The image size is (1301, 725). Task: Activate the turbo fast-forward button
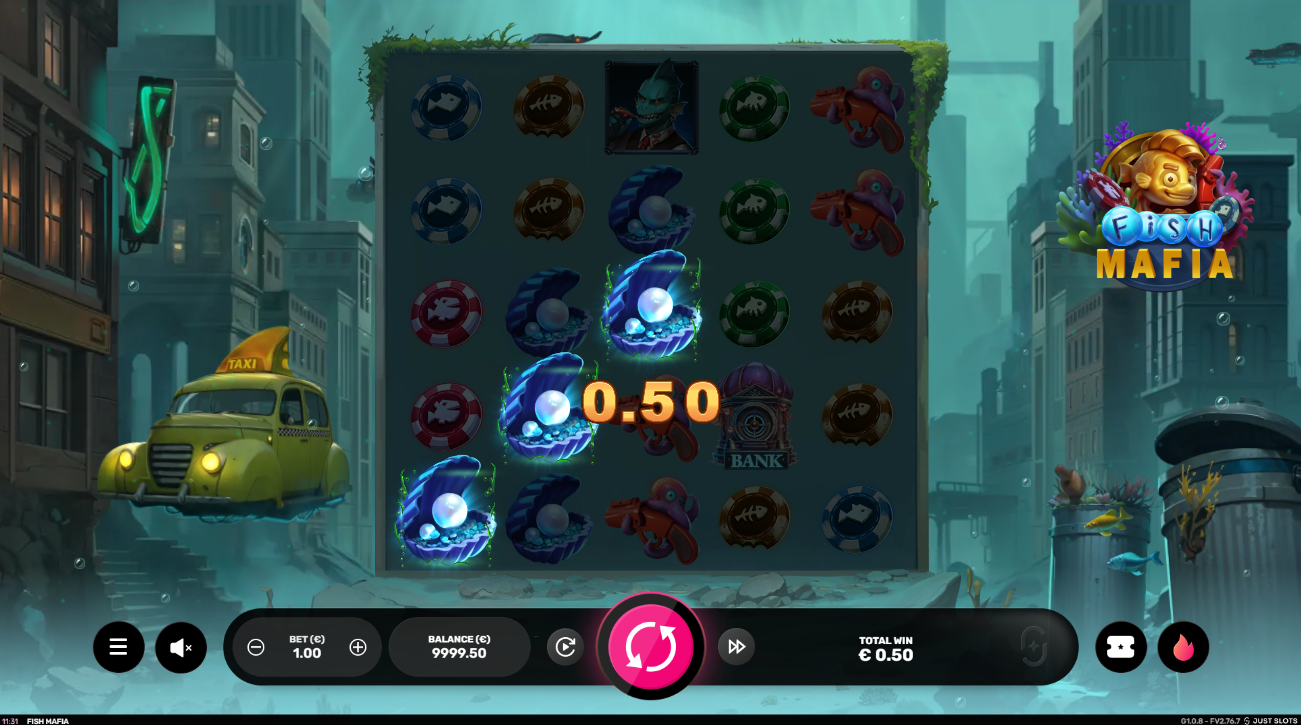pyautogui.click(x=736, y=647)
